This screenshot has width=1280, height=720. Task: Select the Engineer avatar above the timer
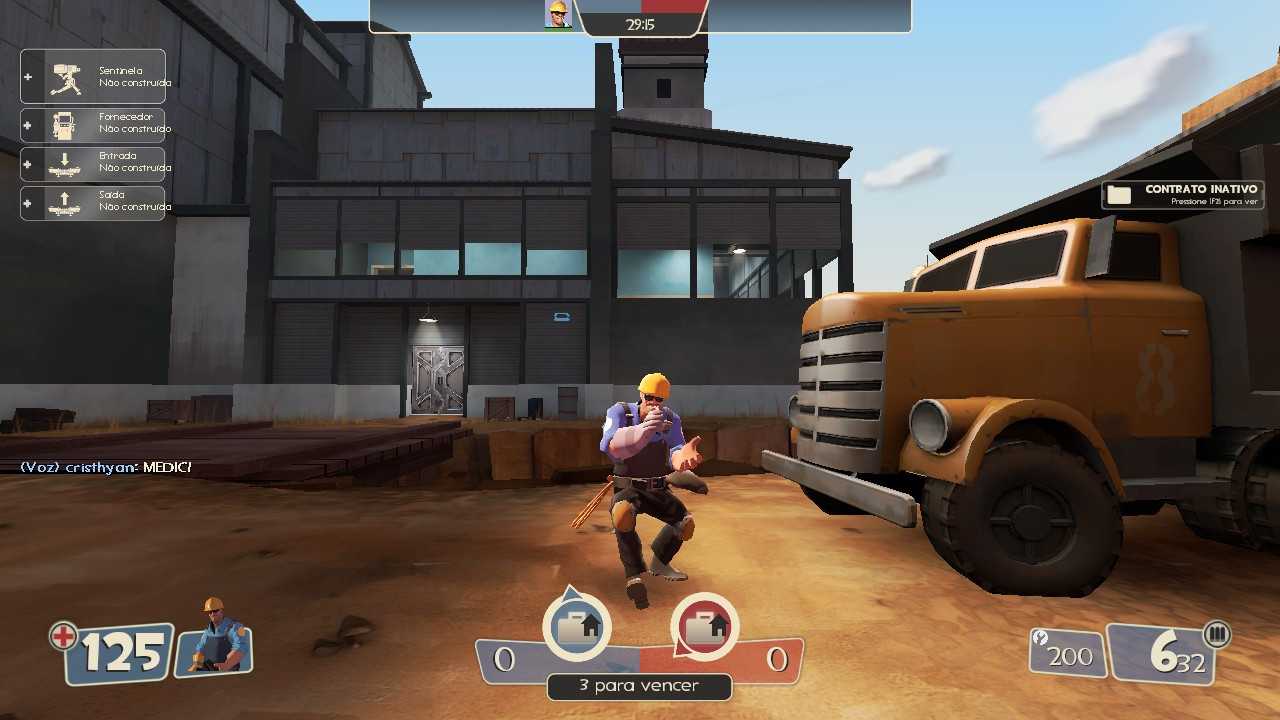point(560,16)
